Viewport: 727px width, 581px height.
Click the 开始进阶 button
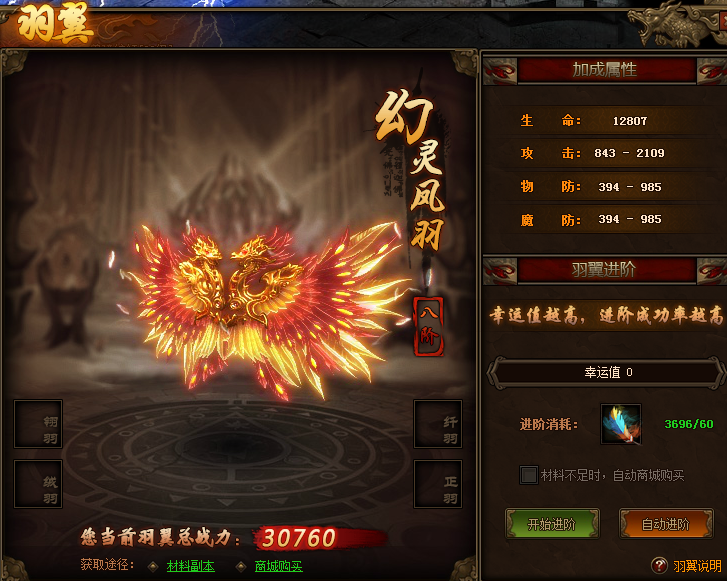[552, 524]
